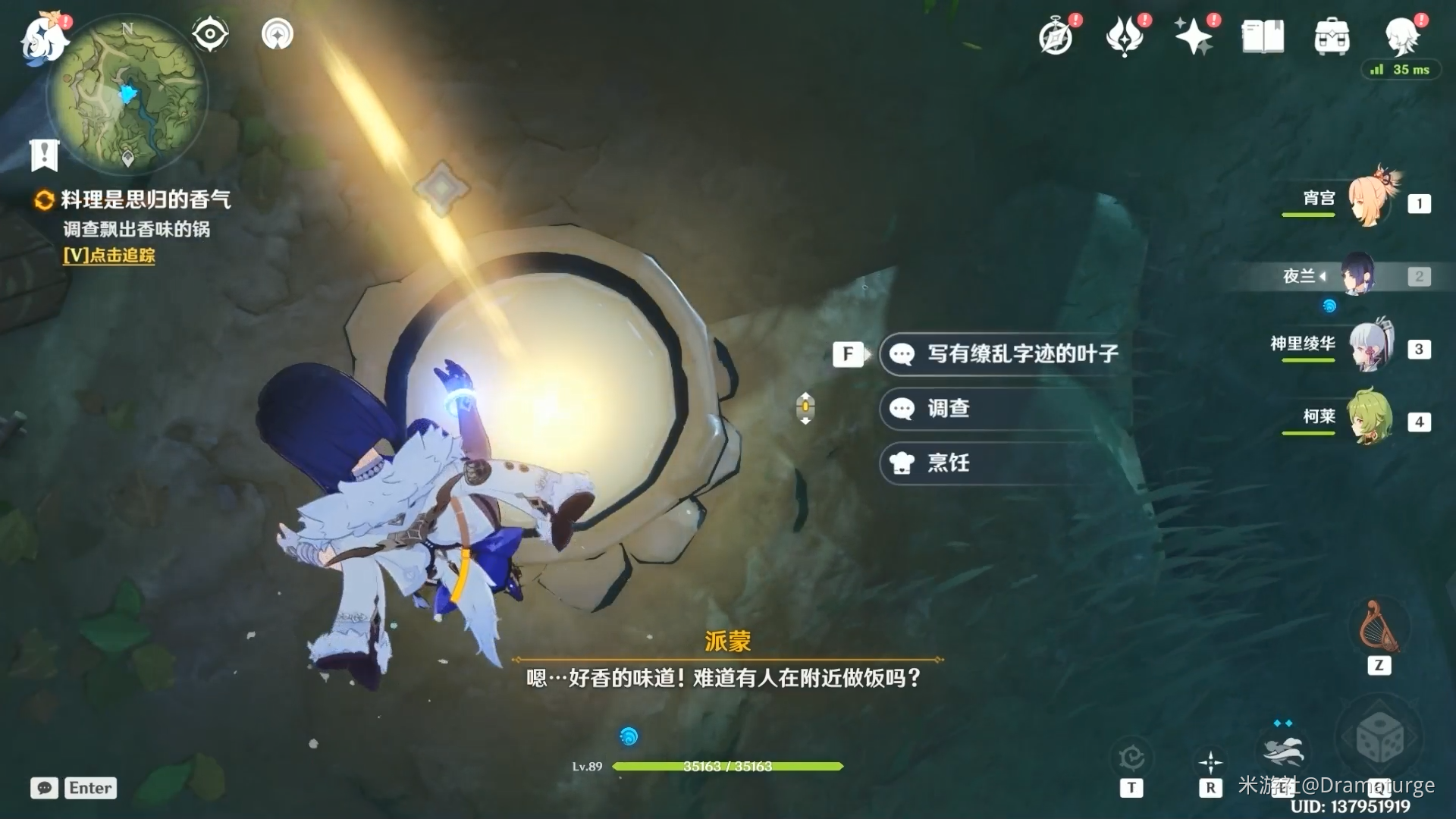Track the quest via 点击追踪 link
Viewport: 1456px width, 819px height.
pyautogui.click(x=109, y=256)
